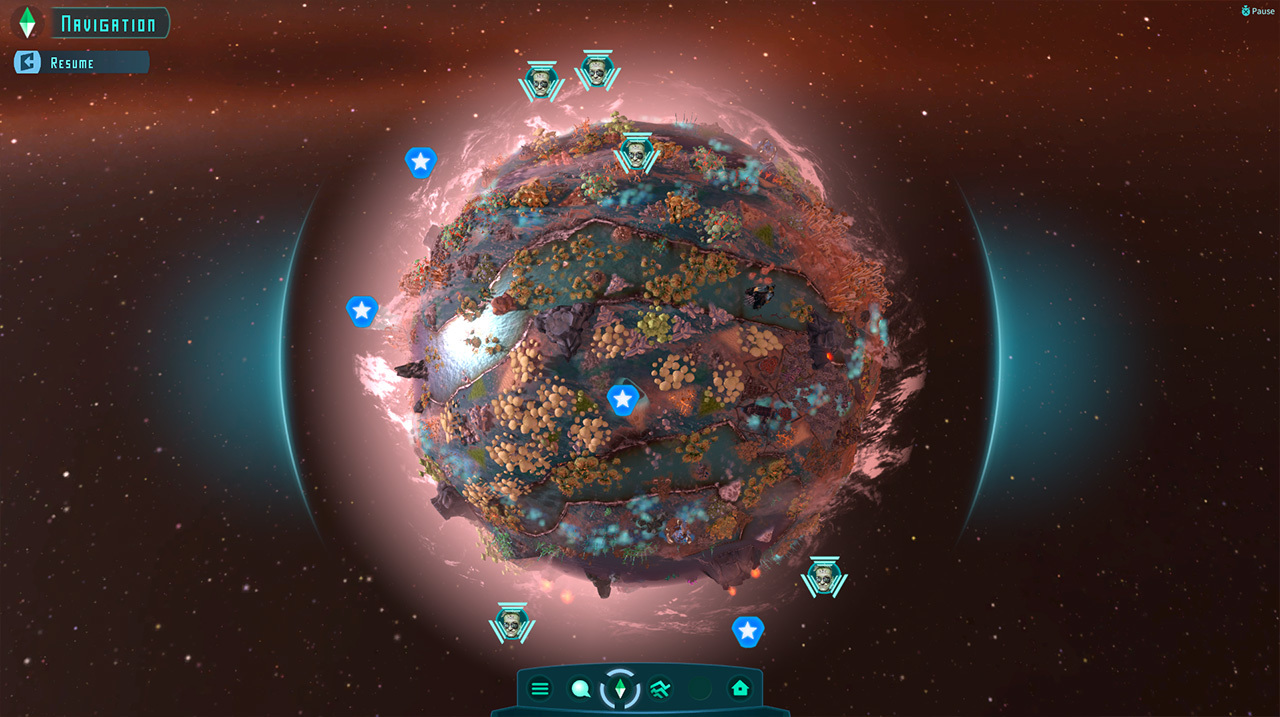Open the speech bubble chat icon
1280x717 pixels.
[x=580, y=688]
